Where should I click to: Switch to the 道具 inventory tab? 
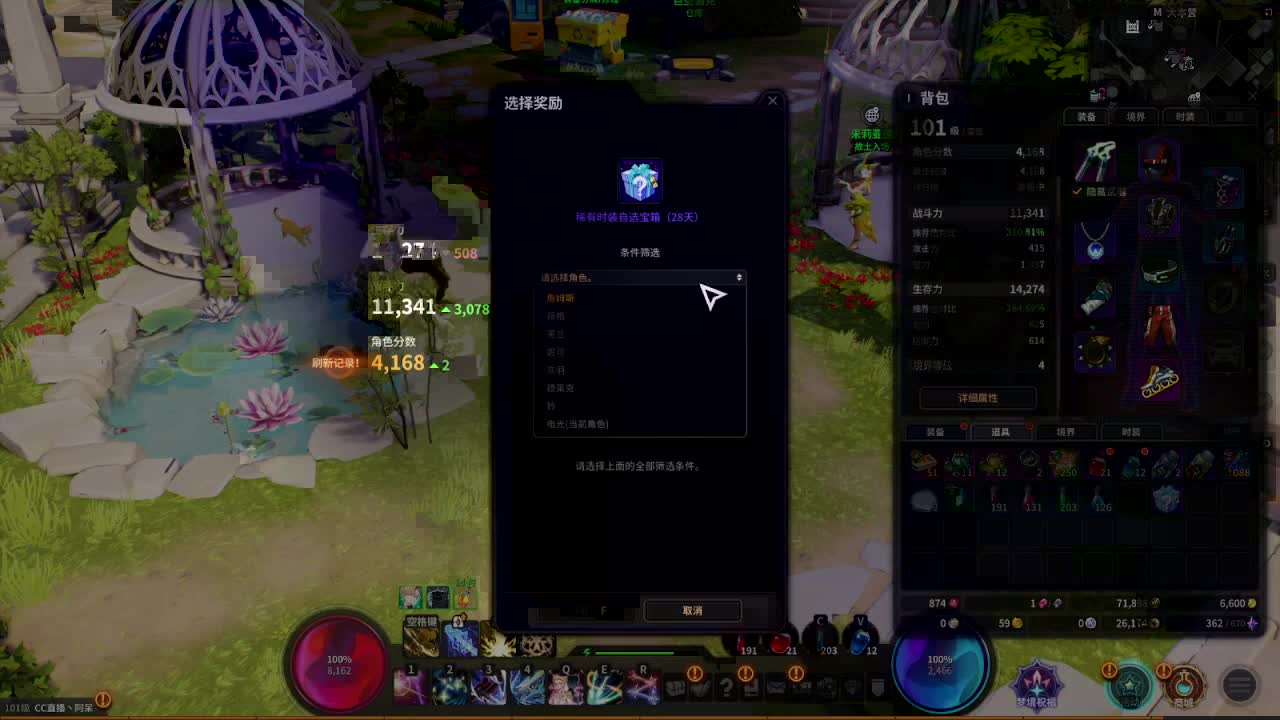pos(1005,432)
